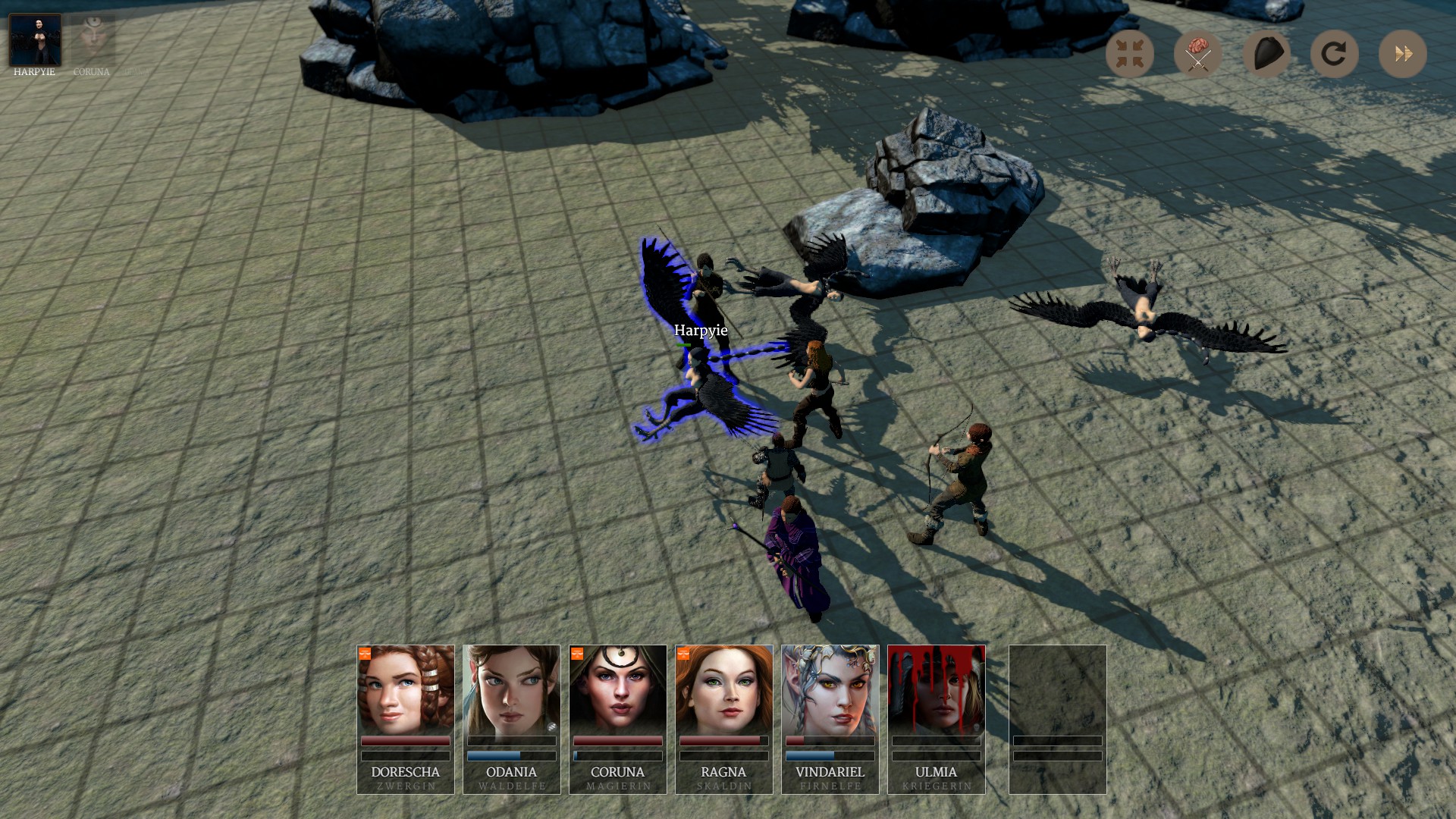Click Ulmia's bloodied Kriegerin portrait
Screen dimensions: 1456x819
point(937,690)
